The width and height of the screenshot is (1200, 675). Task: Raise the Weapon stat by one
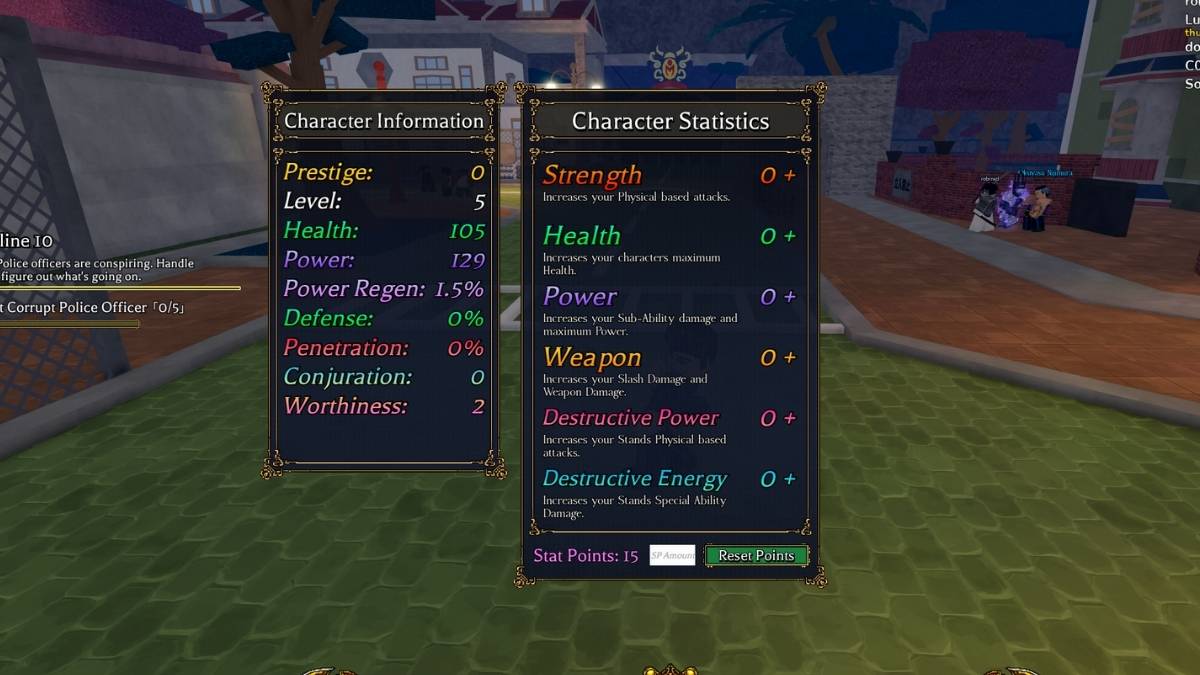click(790, 358)
